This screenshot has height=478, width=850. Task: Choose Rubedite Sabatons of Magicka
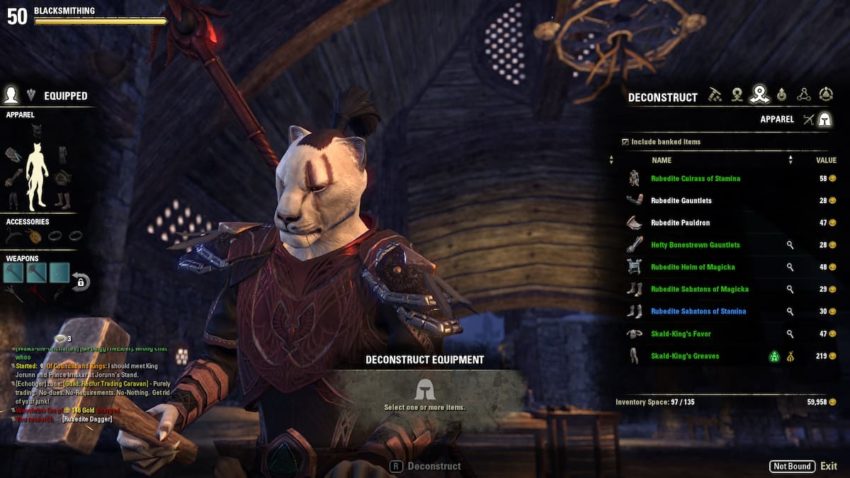point(698,289)
